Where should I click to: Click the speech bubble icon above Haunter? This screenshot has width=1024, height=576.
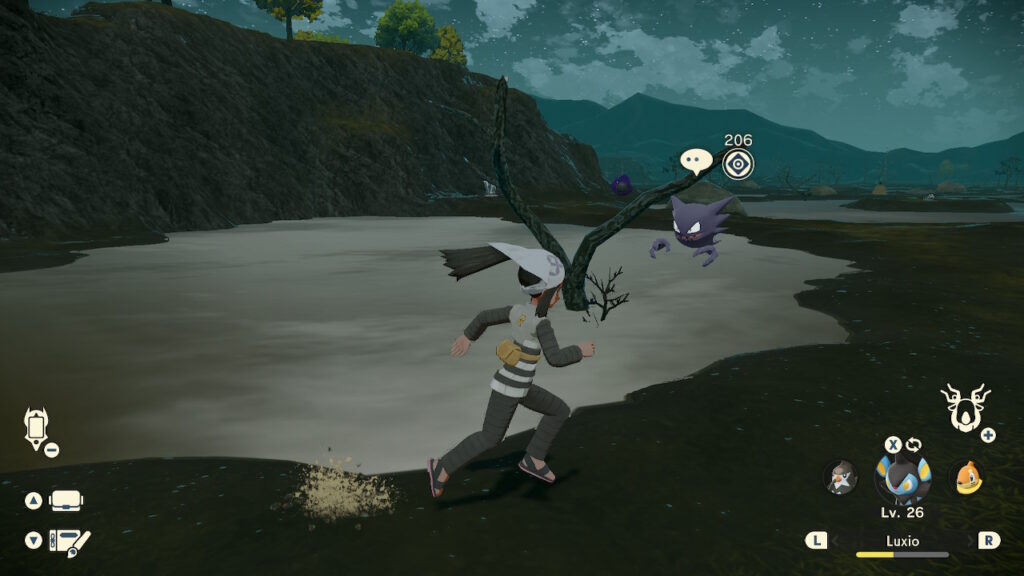click(696, 161)
